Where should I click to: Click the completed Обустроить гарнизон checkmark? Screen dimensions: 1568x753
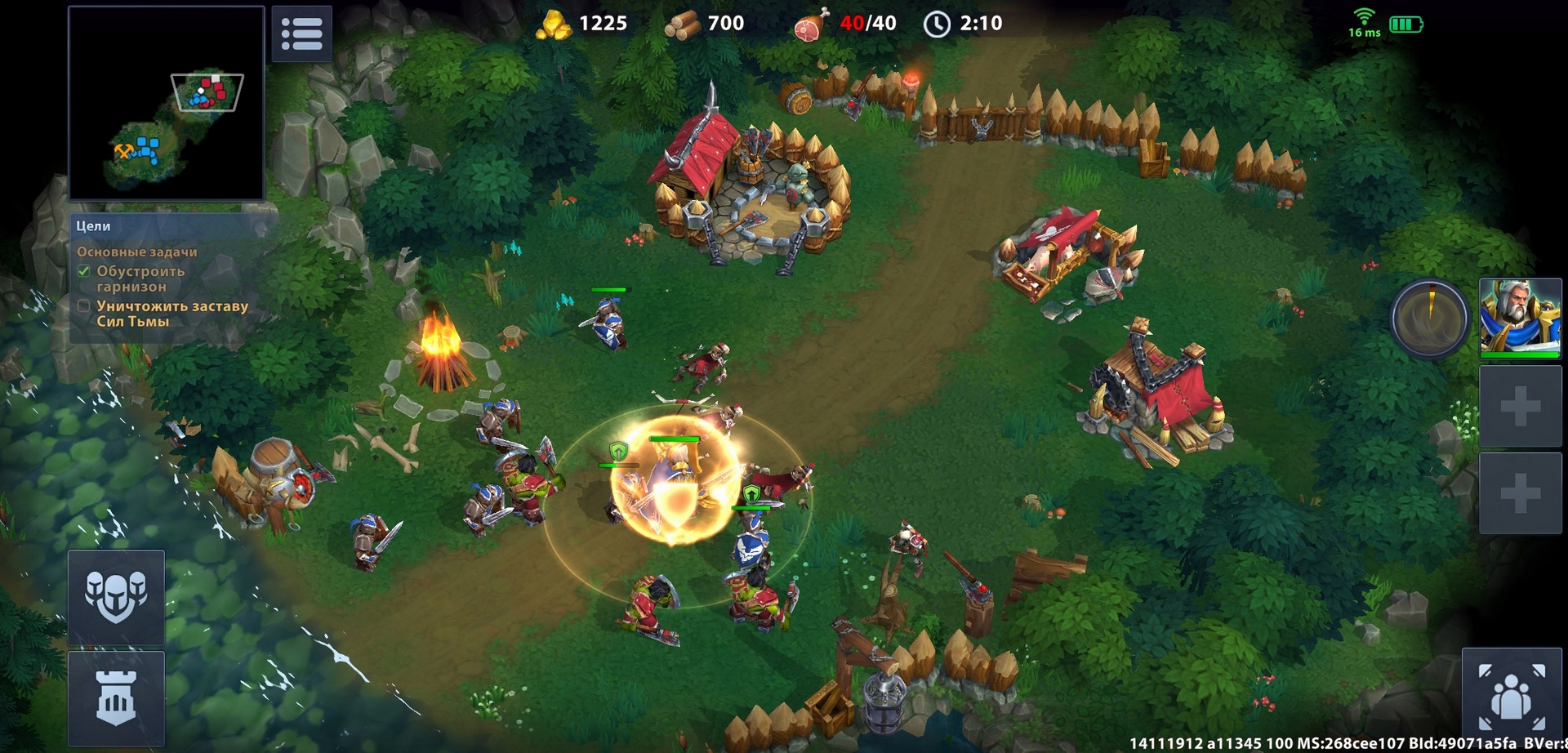84,270
